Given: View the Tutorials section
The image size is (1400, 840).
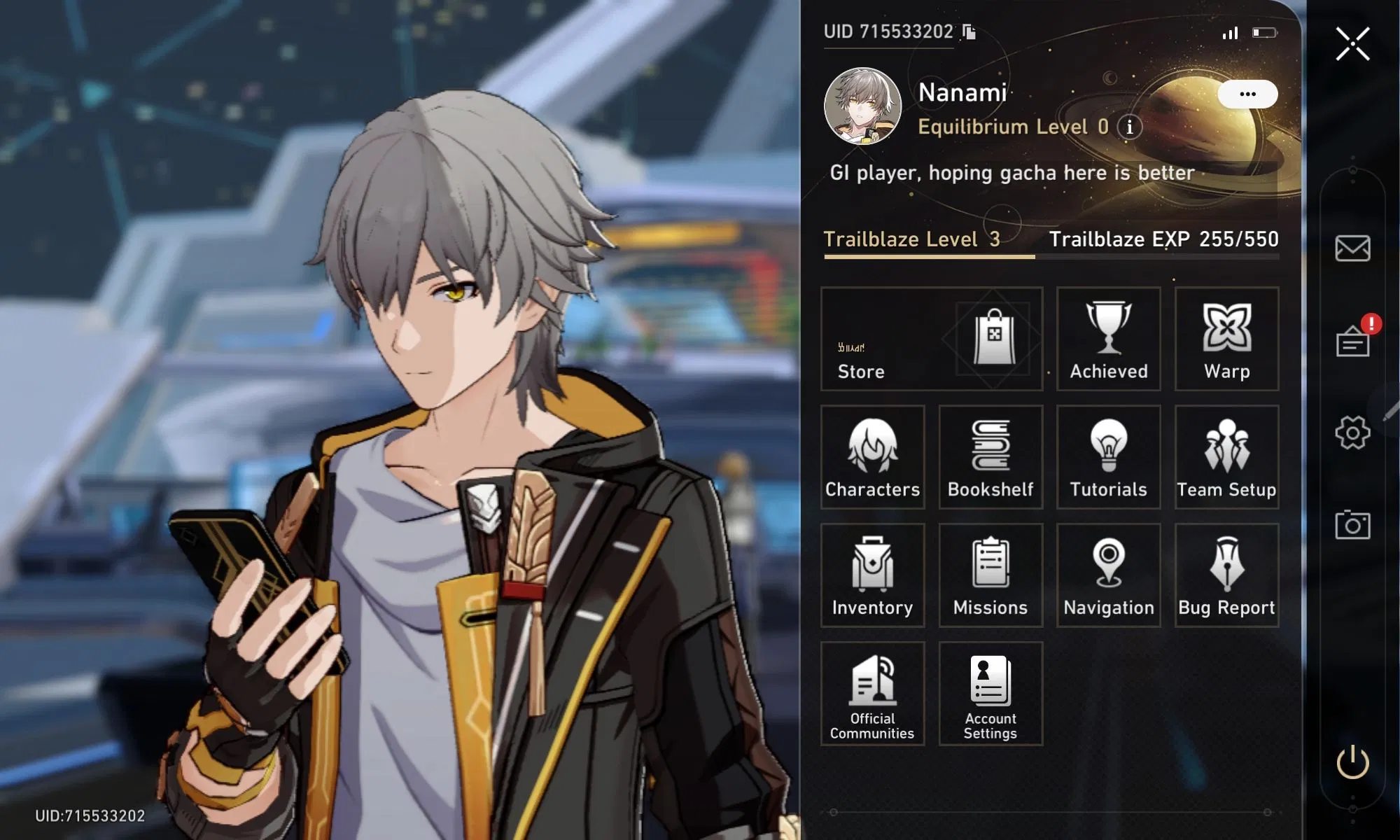Looking at the screenshot, I should 1108,457.
